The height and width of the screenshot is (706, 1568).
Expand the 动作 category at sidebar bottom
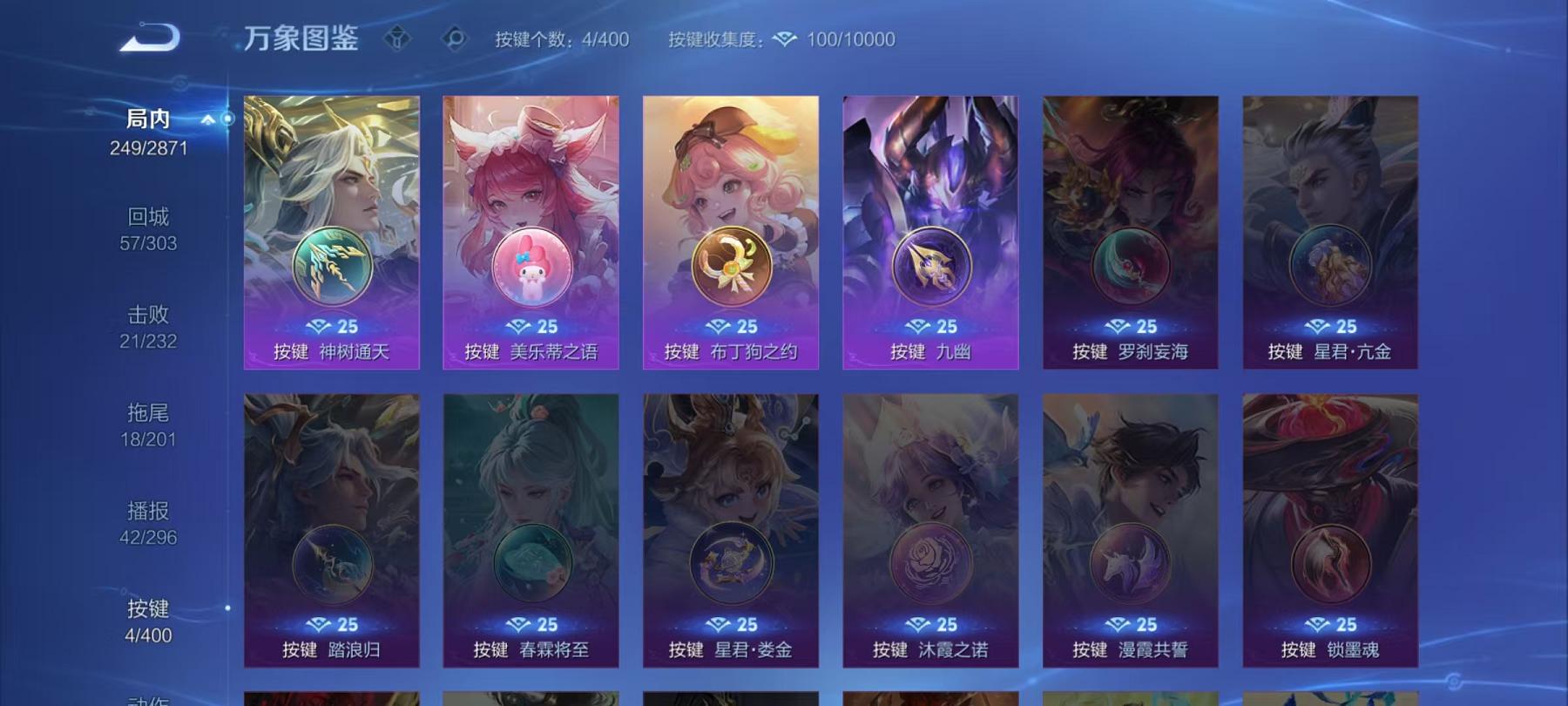pos(148,697)
